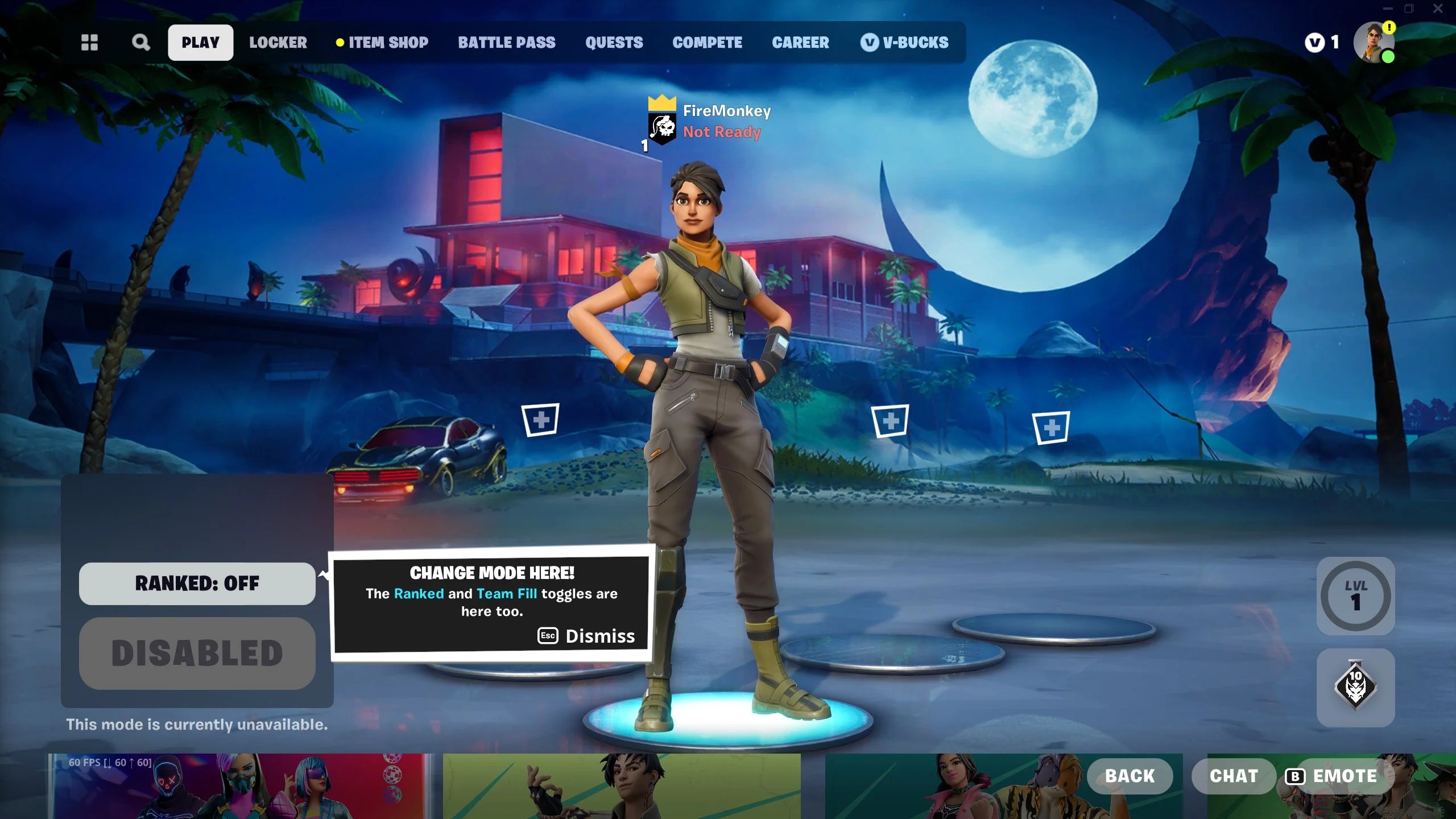This screenshot has height=819, width=1456.
Task: Open your player avatar profile icon
Action: click(x=1373, y=42)
